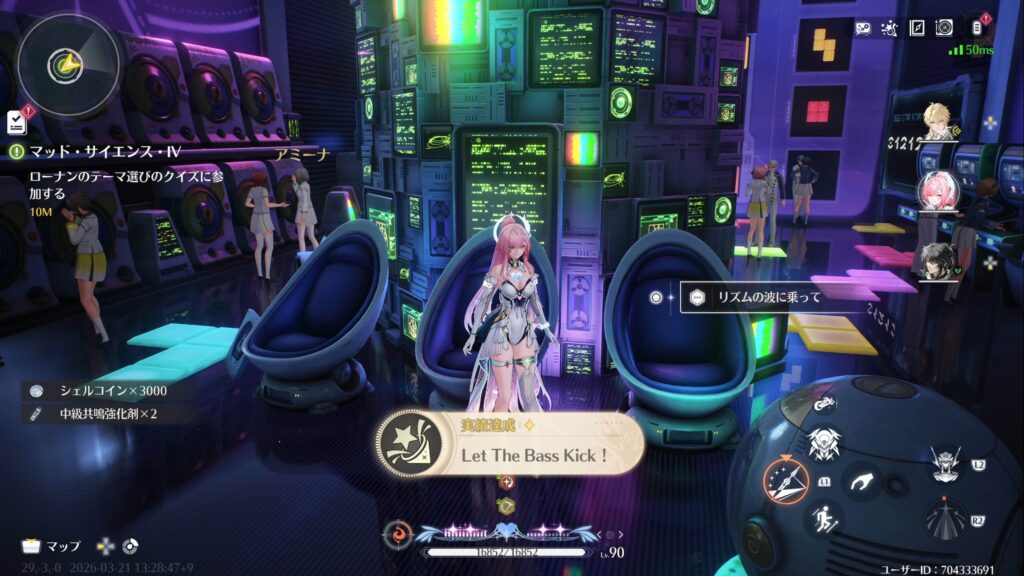This screenshot has width=1024, height=576.
Task: Switch to the dark-haired character portrait
Action: [x=936, y=259]
